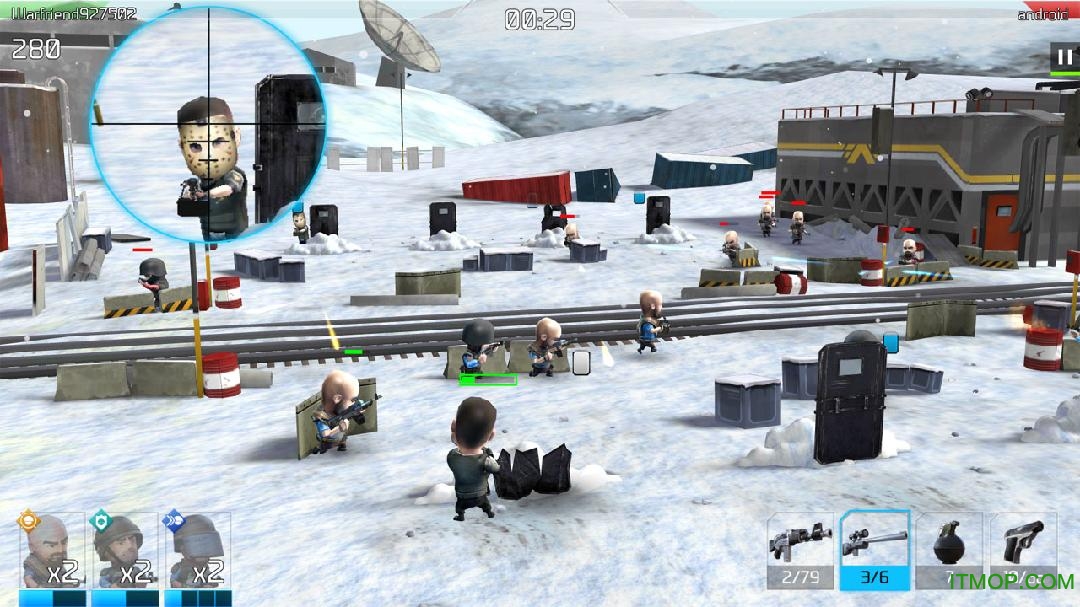This screenshot has height=607, width=1080.
Task: Switch to the pistol weapon slot
Action: coord(1023,550)
